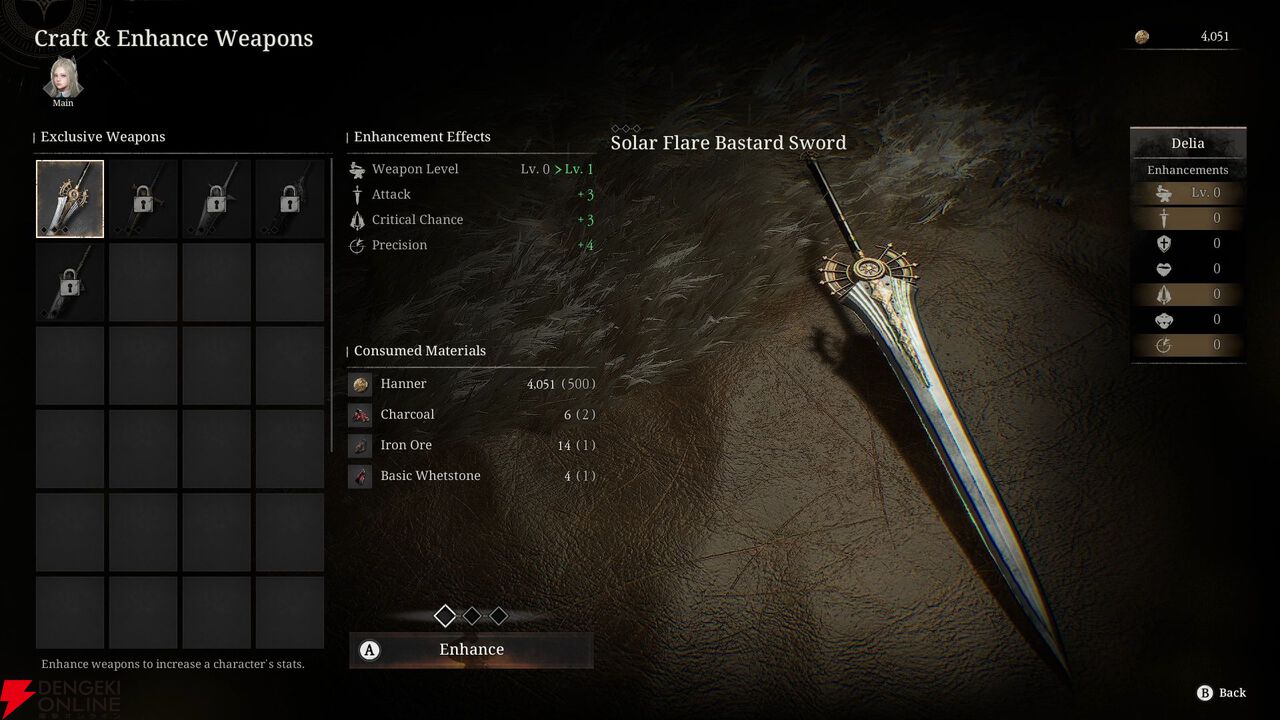The width and height of the screenshot is (1280, 720).
Task: Select the Solar Flare Bastard Sword slot
Action: click(x=70, y=199)
